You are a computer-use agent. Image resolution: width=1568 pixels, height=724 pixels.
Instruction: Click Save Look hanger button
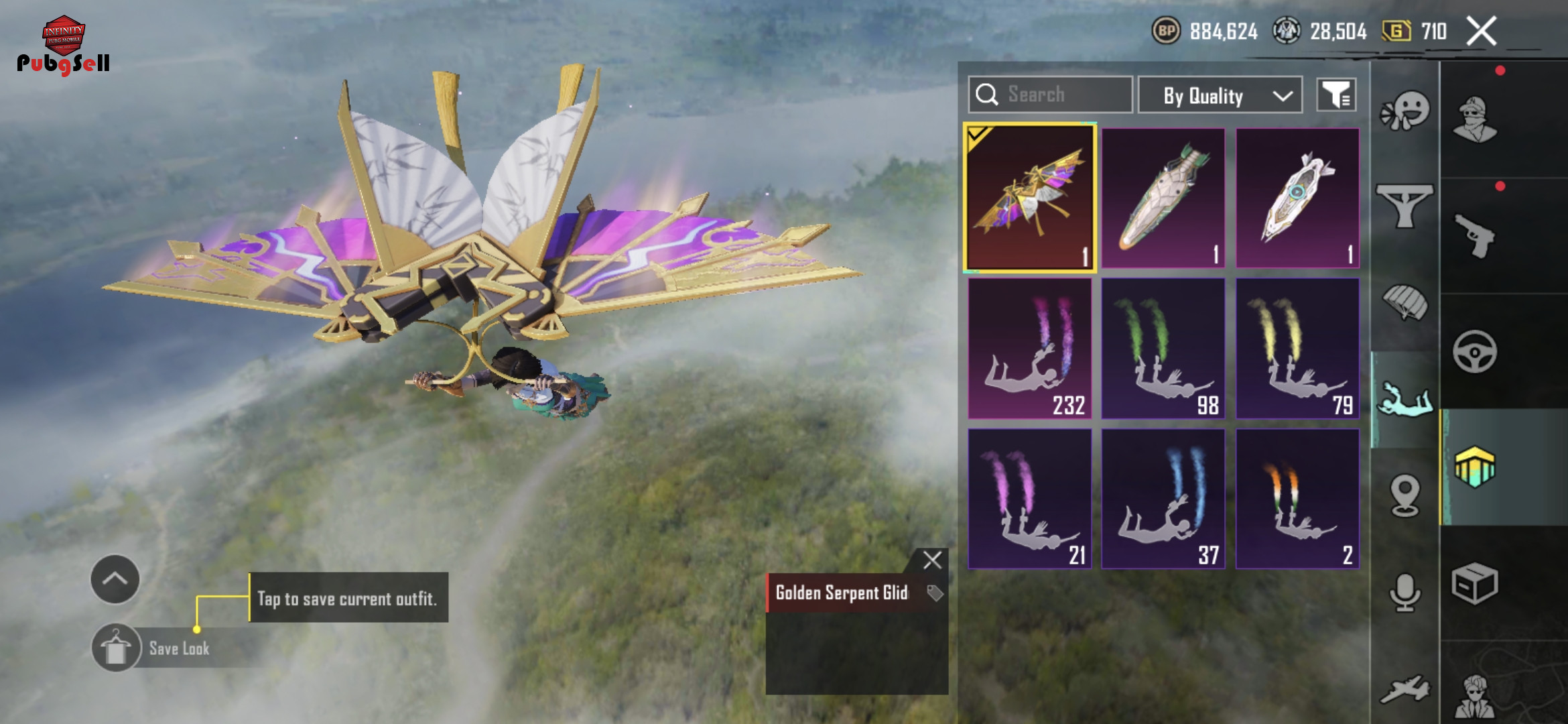tap(117, 648)
